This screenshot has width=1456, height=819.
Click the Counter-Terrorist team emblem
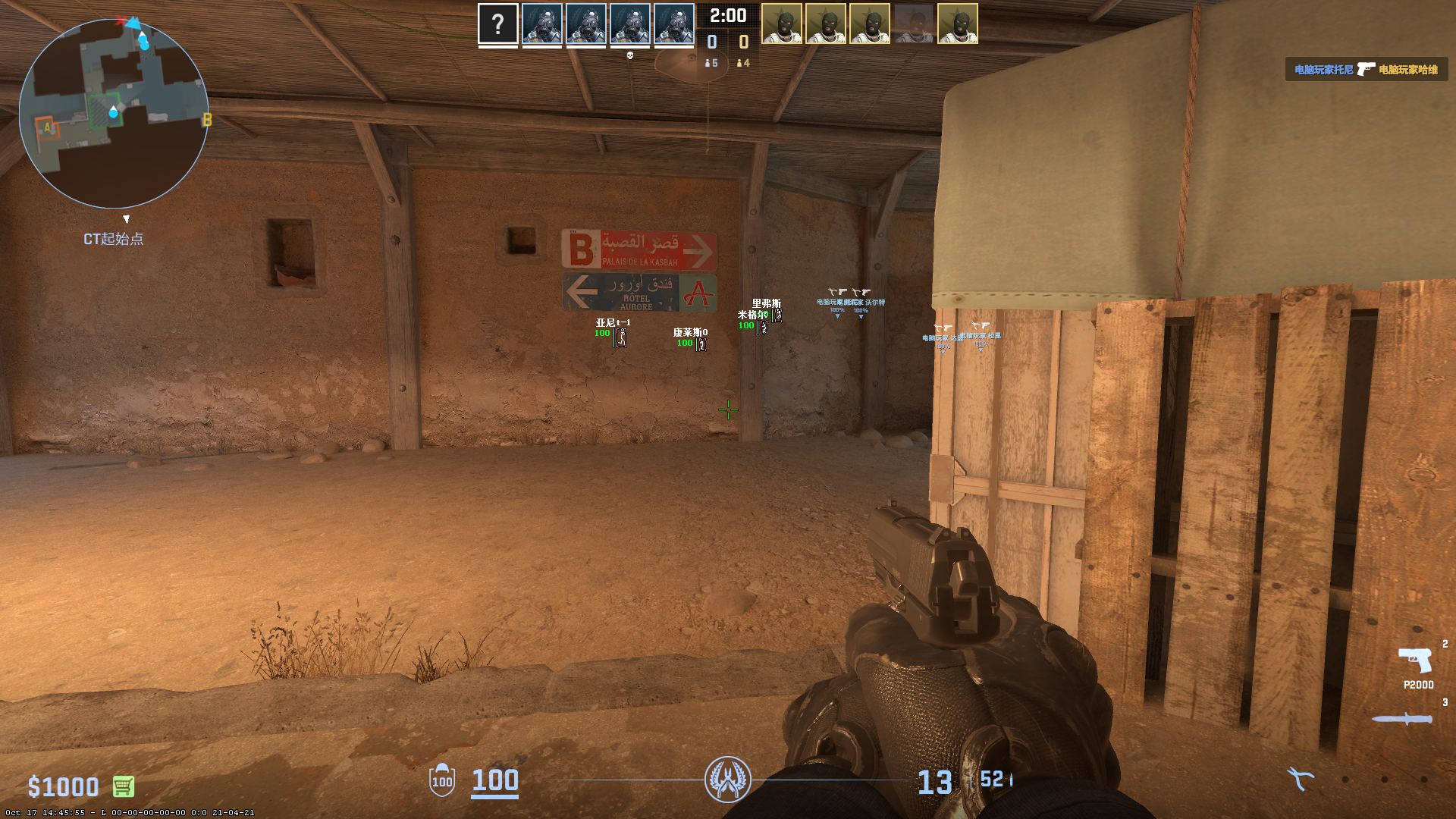tap(727, 780)
